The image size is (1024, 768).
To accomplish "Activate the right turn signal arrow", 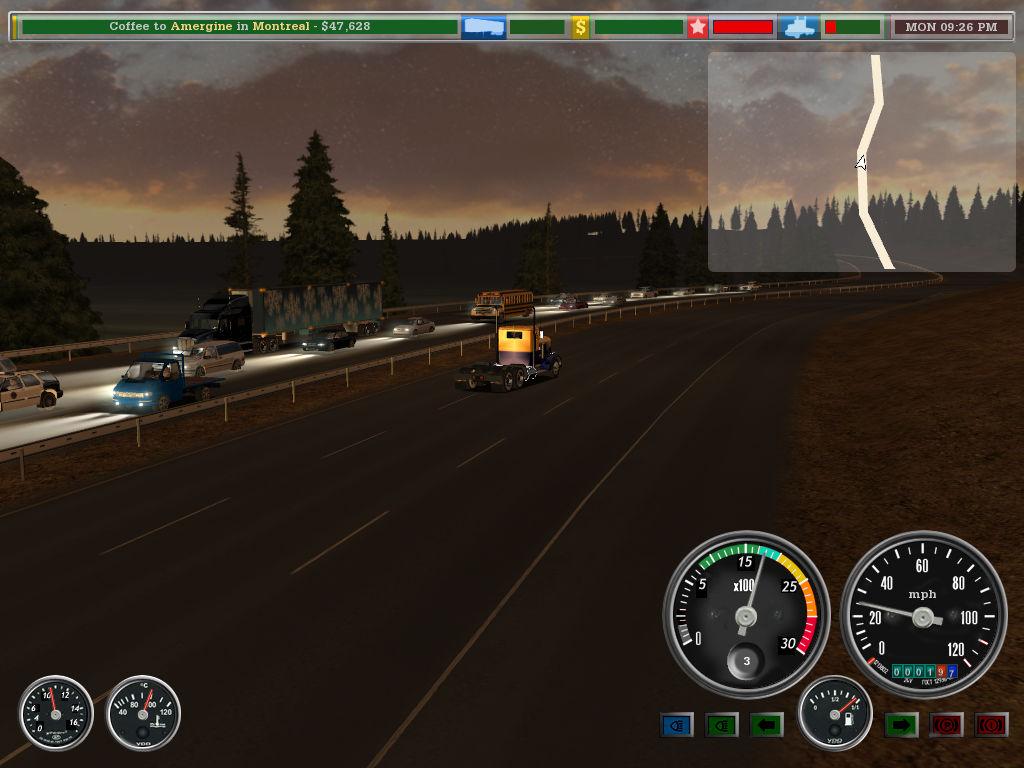I will point(901,725).
